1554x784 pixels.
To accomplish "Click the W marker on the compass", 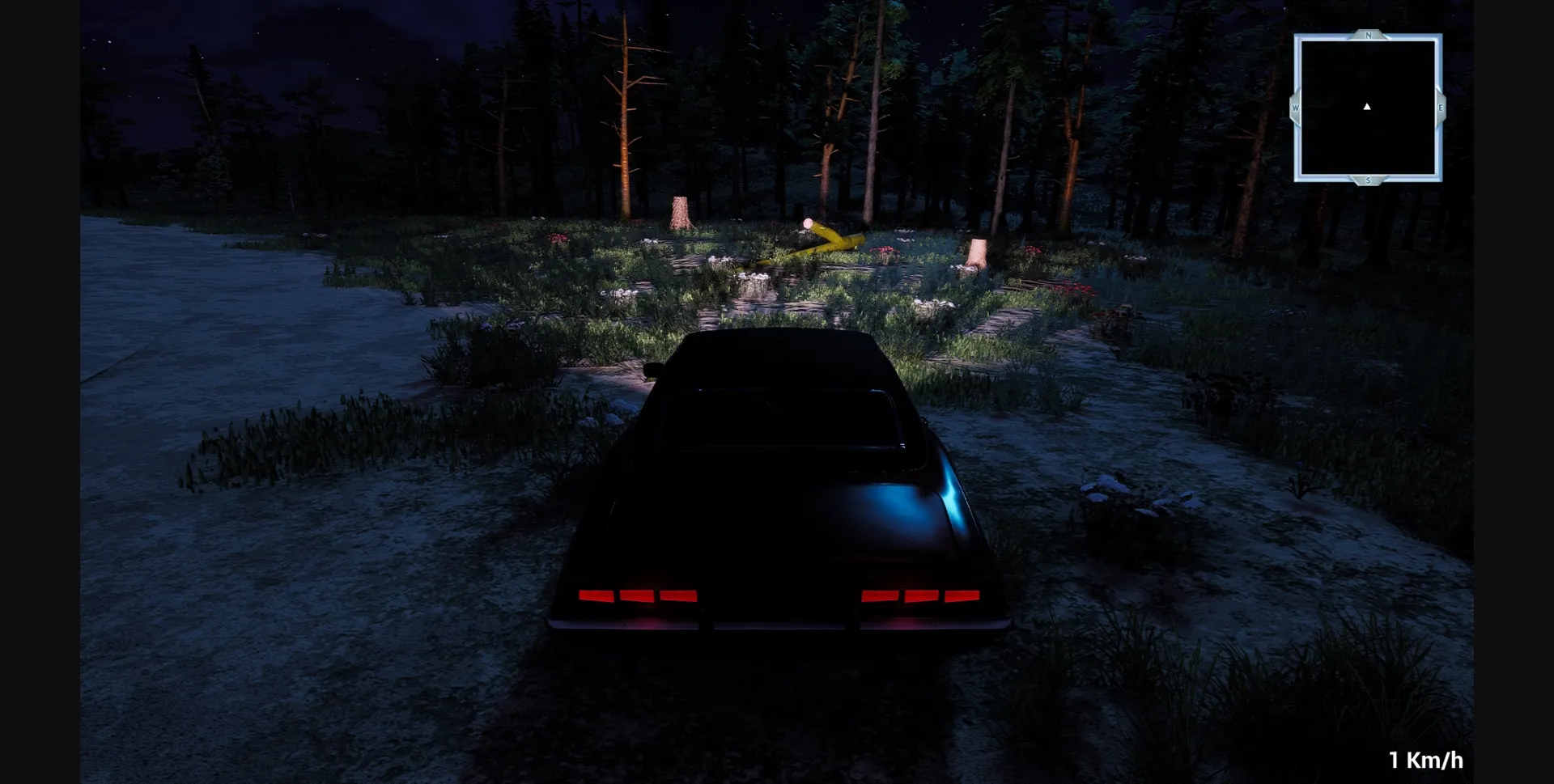I will [x=1296, y=106].
